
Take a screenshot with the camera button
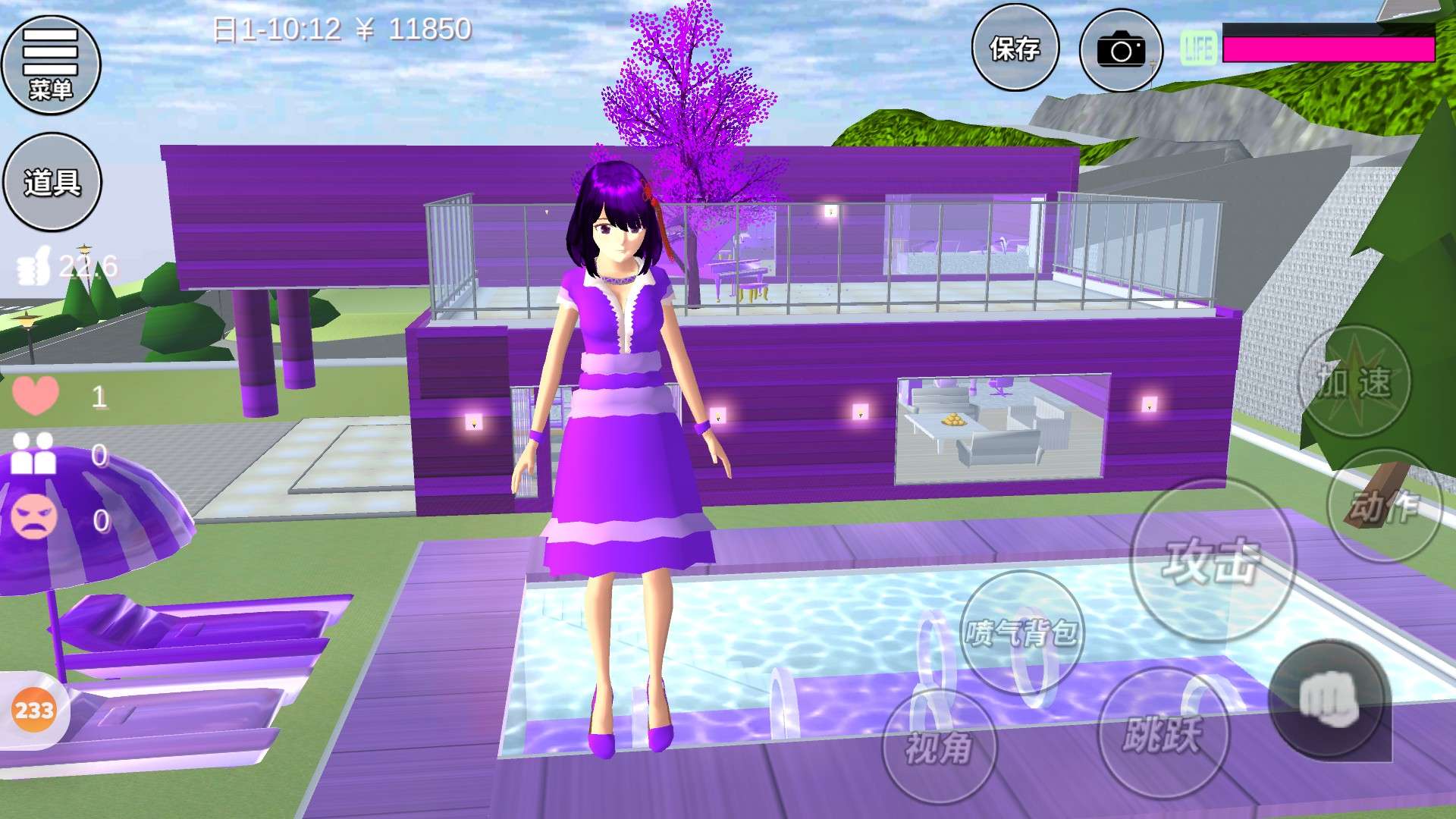(x=1121, y=51)
